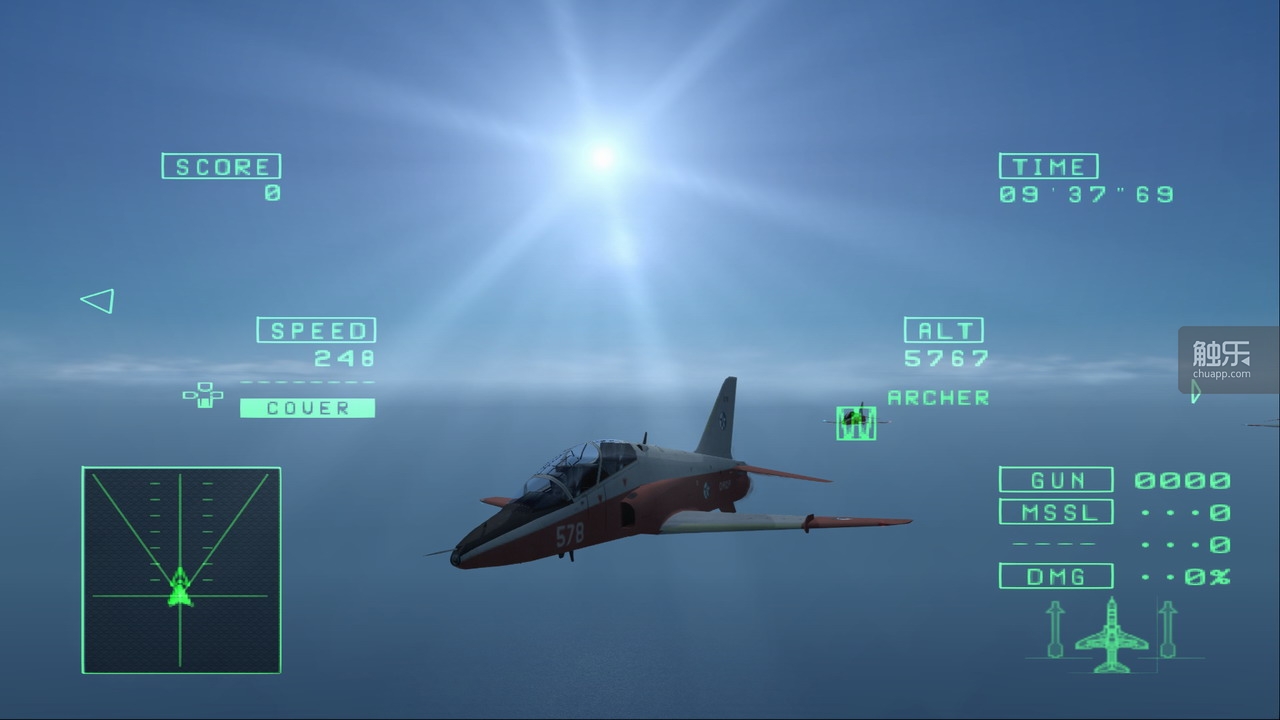The width and height of the screenshot is (1280, 720).
Task: Select the ARCHER target marker box
Action: click(856, 422)
